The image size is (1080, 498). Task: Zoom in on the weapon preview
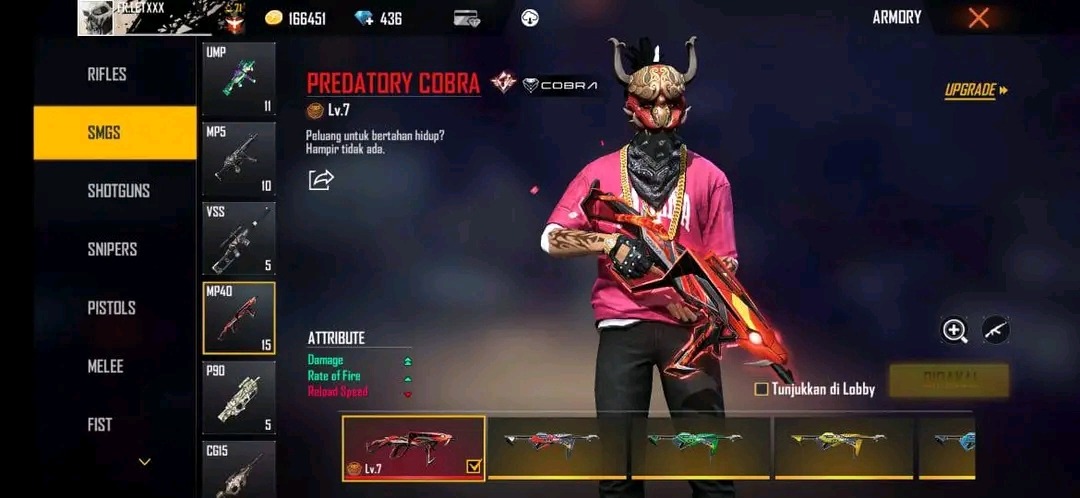coord(955,330)
